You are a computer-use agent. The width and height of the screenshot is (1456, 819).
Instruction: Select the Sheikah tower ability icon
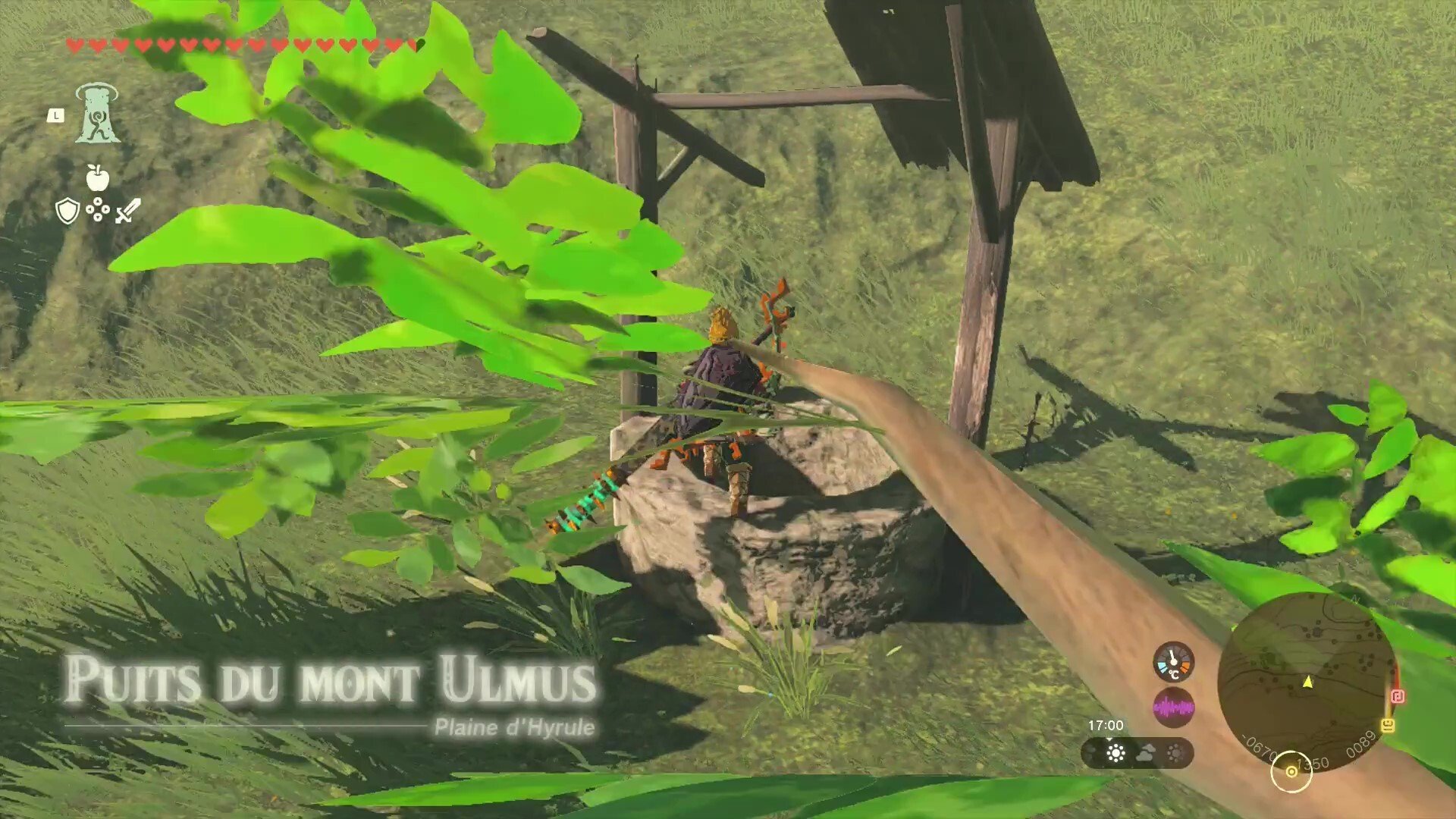coord(99,114)
